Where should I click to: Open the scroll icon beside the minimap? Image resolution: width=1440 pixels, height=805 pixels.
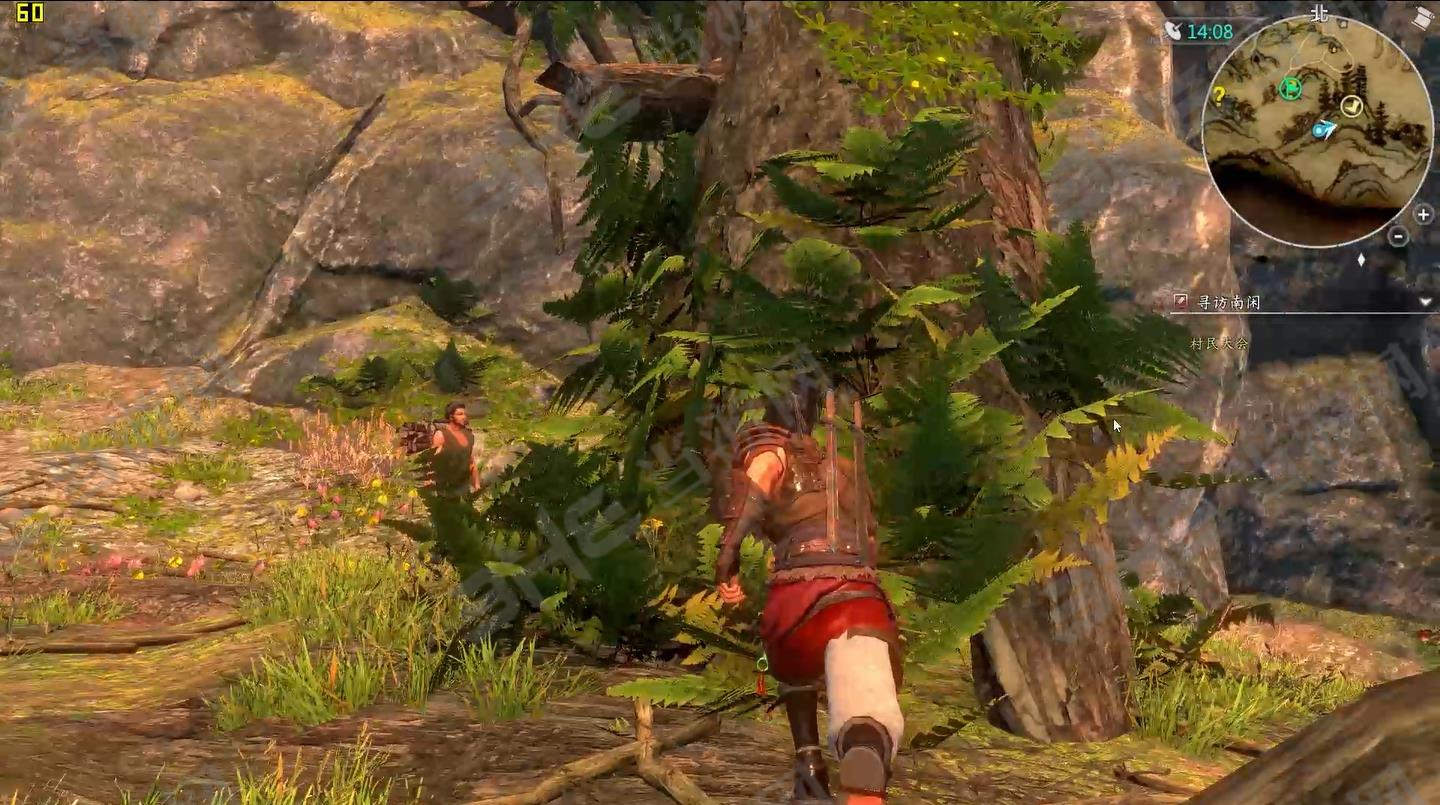[1424, 17]
